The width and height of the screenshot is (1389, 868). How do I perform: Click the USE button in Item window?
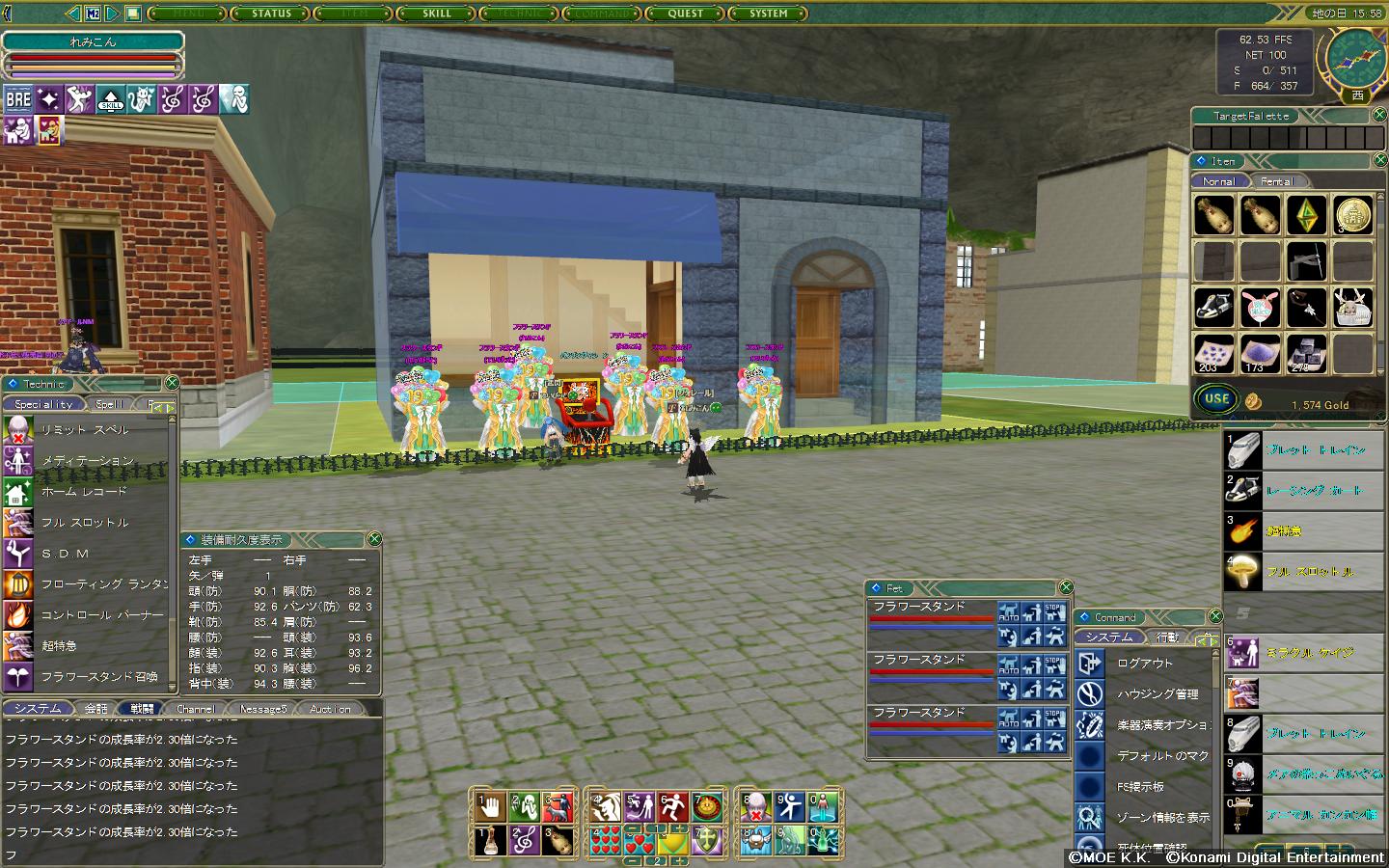(x=1216, y=398)
